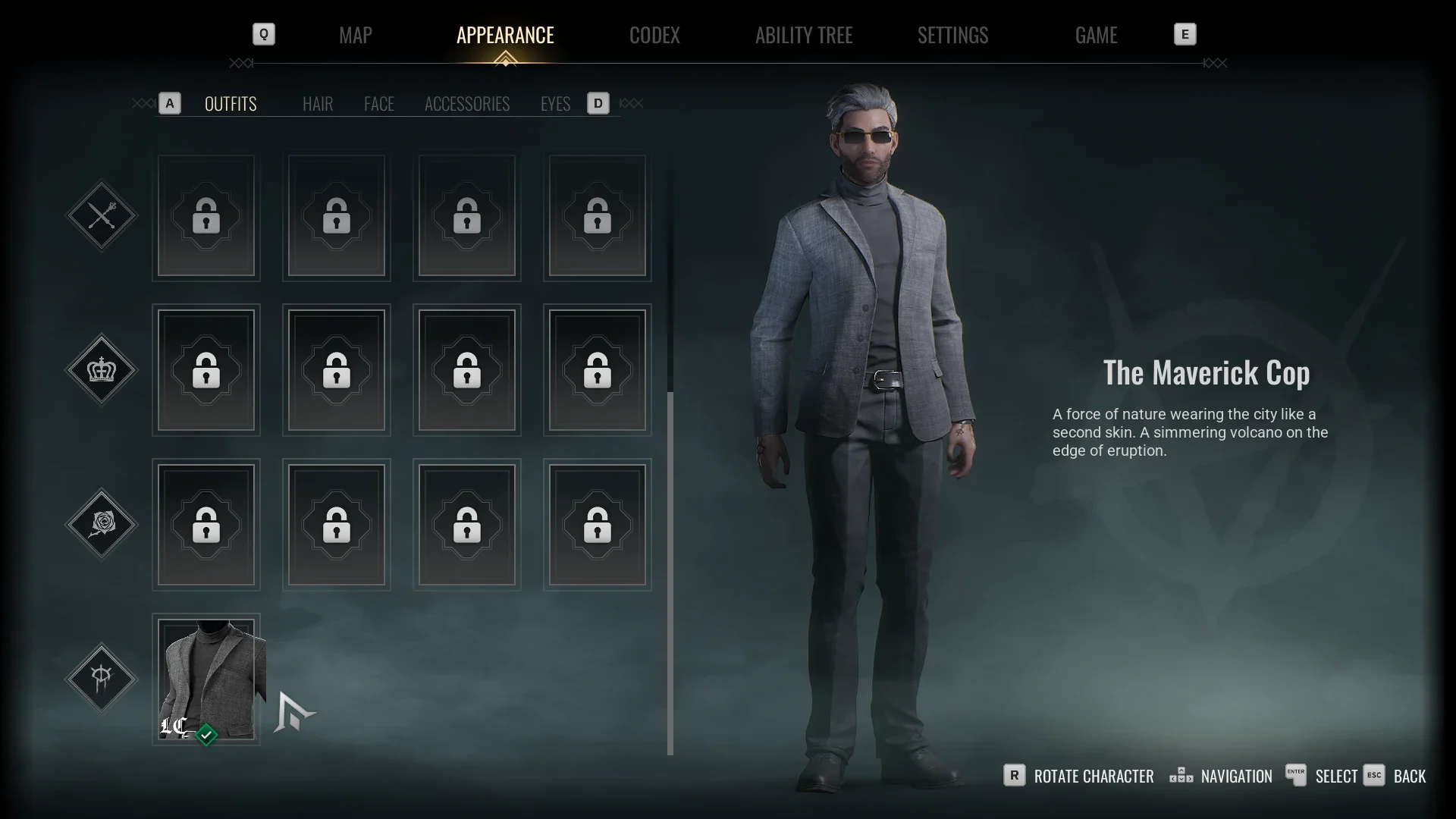Pick the rose clan icon
This screenshot has width=1456, height=819.
pos(102,524)
